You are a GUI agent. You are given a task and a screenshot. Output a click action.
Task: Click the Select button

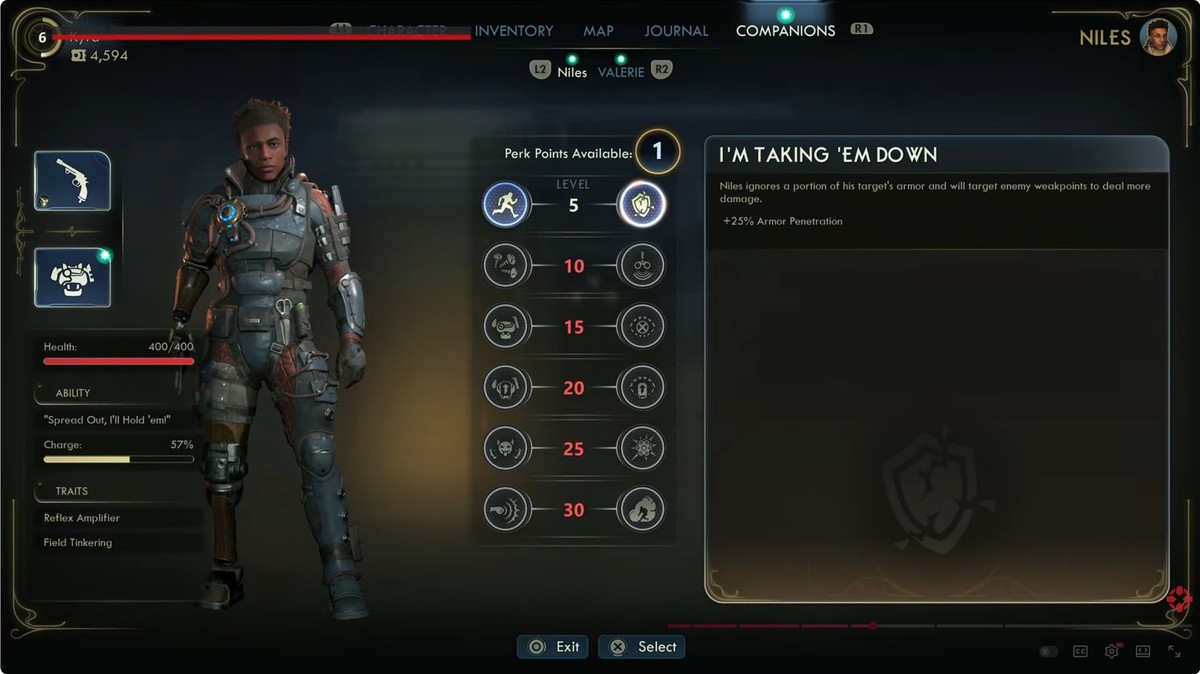coord(642,647)
